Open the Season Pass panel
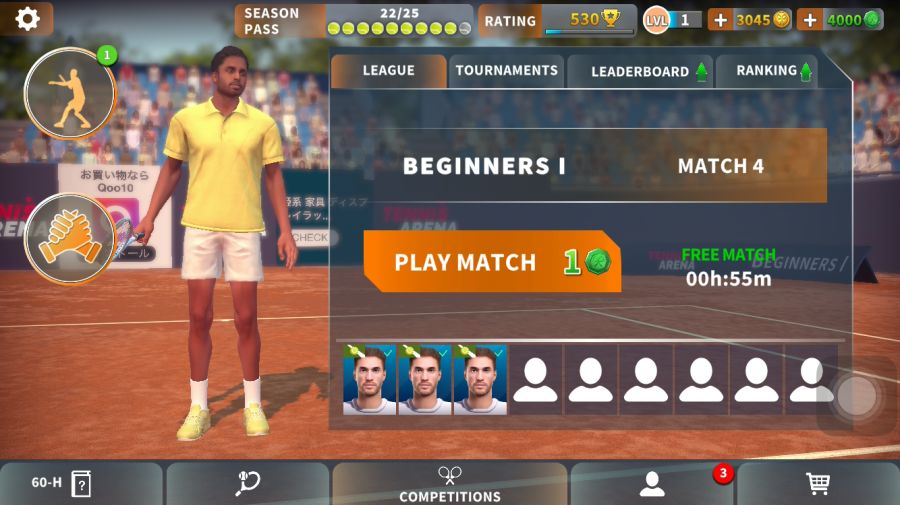The height and width of the screenshot is (505, 900). tap(353, 20)
